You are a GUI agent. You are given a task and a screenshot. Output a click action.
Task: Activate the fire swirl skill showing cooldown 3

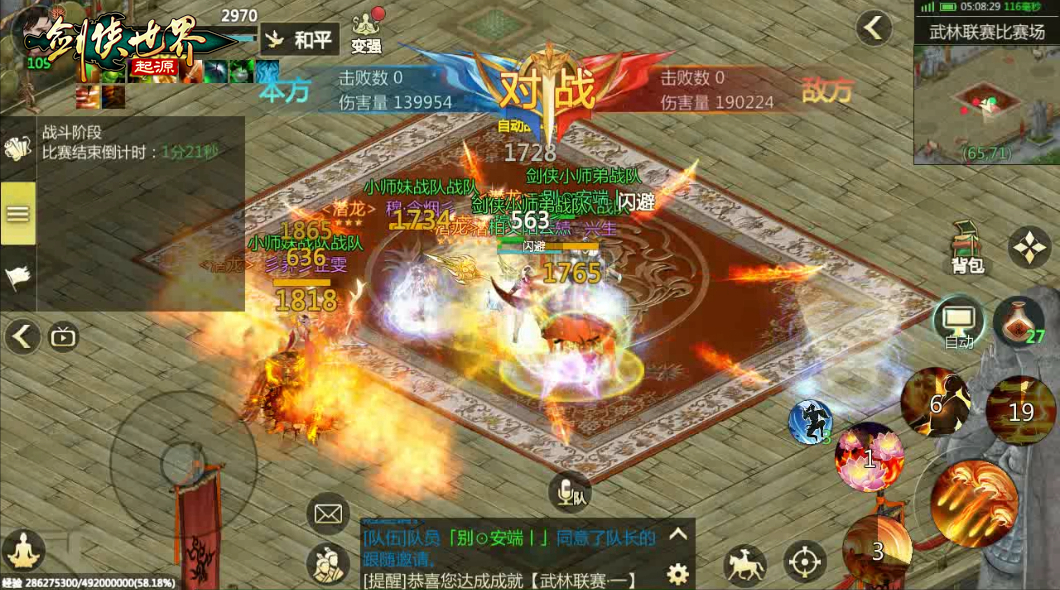pos(877,549)
